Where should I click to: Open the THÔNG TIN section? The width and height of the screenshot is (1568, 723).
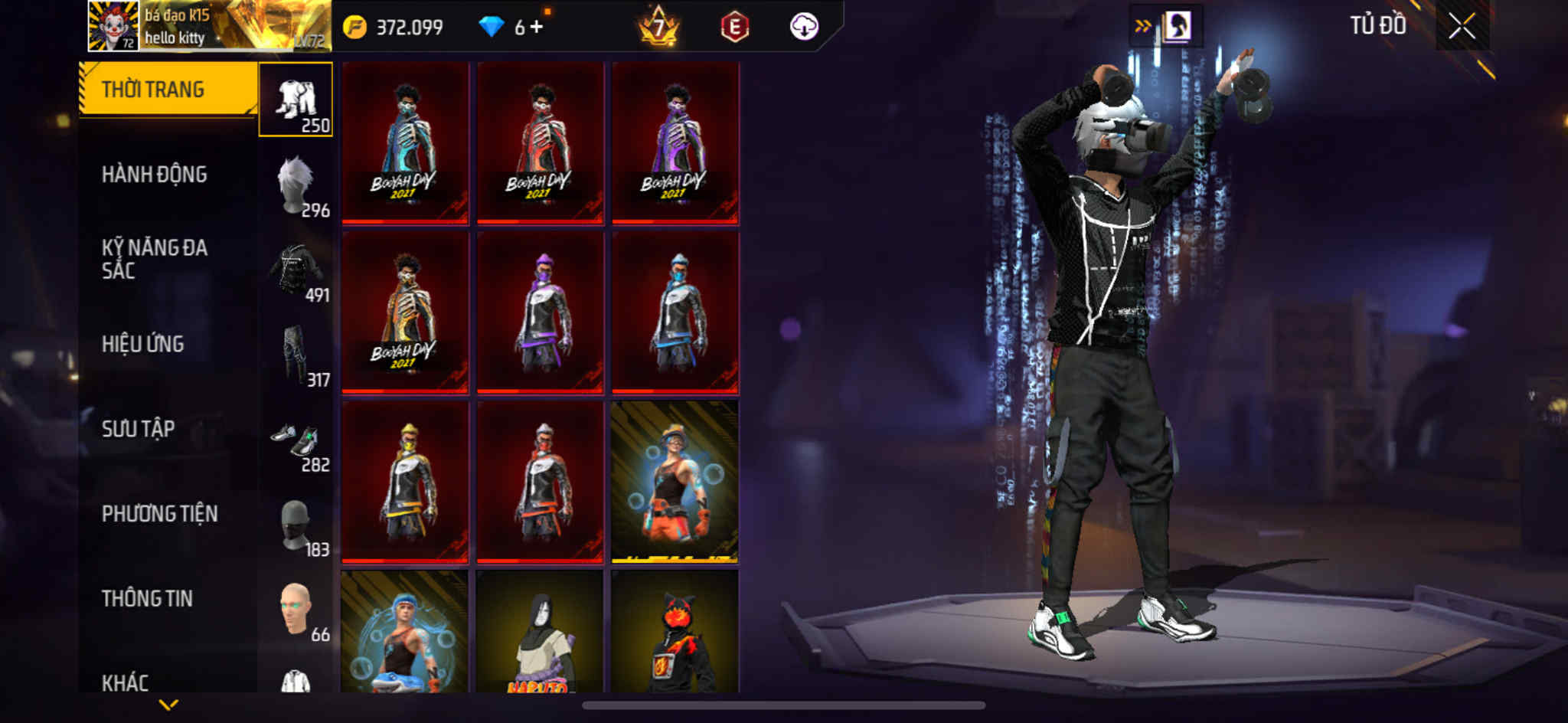[x=147, y=598]
